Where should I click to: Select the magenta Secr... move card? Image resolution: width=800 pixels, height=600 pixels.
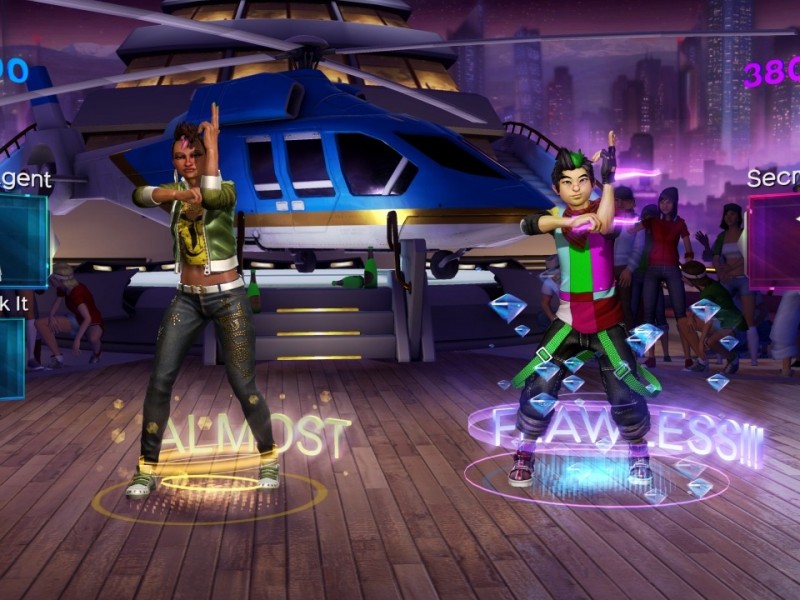pos(775,241)
